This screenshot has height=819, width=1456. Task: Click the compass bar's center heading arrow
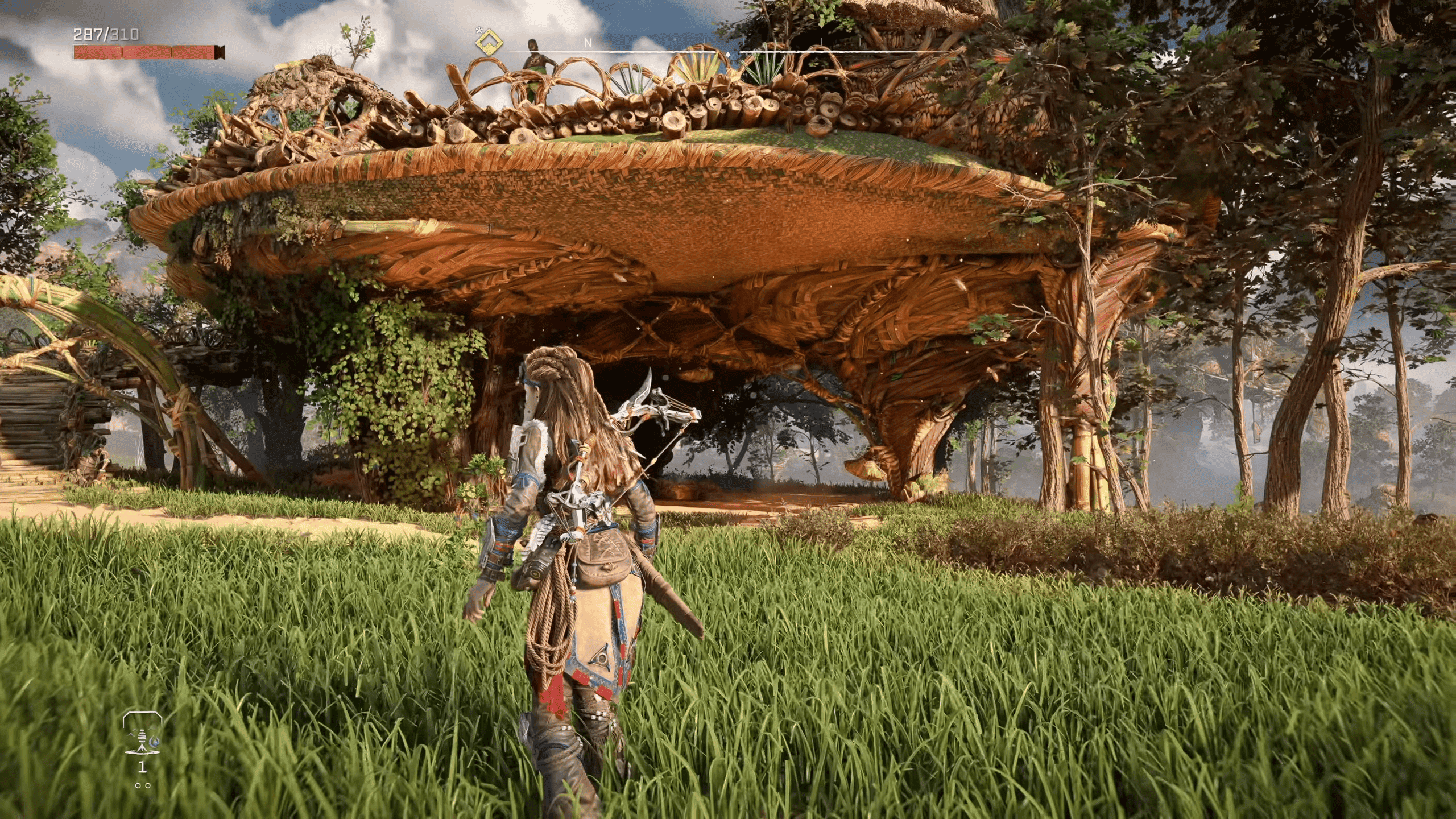tap(729, 55)
